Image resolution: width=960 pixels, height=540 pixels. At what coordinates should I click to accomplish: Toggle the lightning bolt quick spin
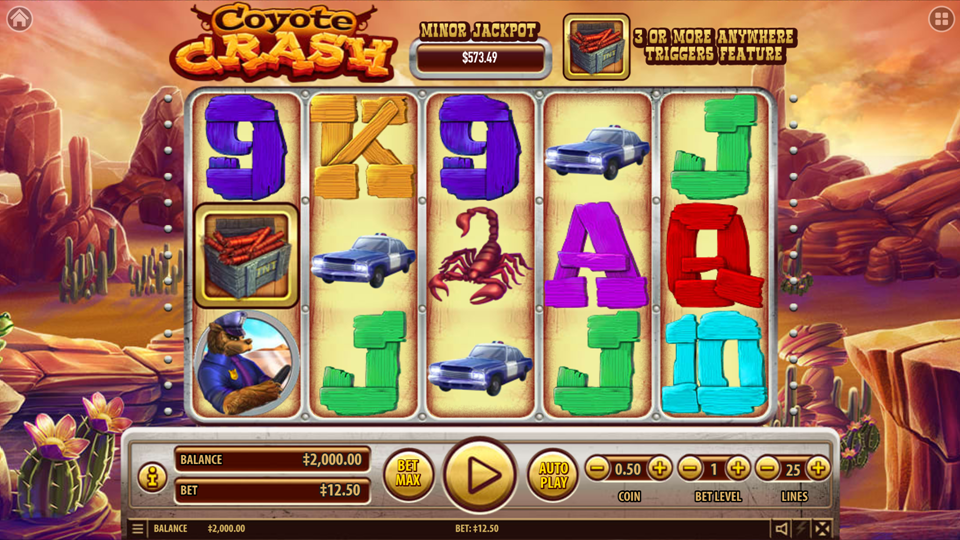[802, 529]
